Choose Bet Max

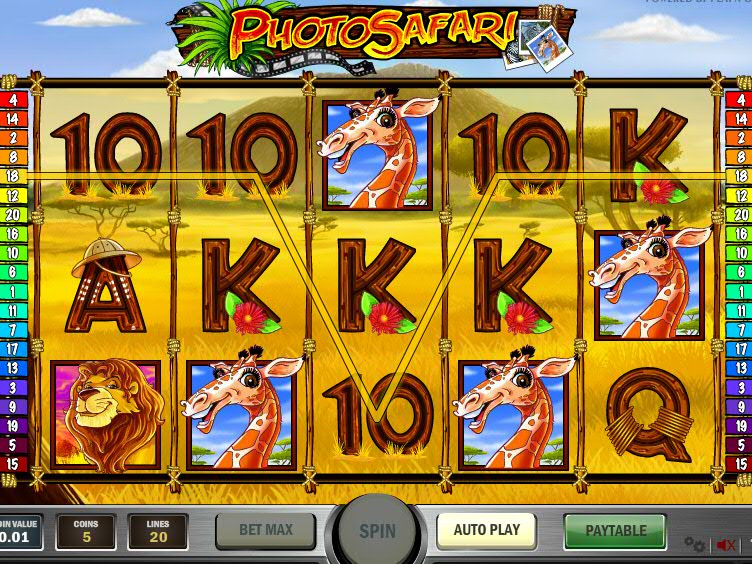(265, 531)
